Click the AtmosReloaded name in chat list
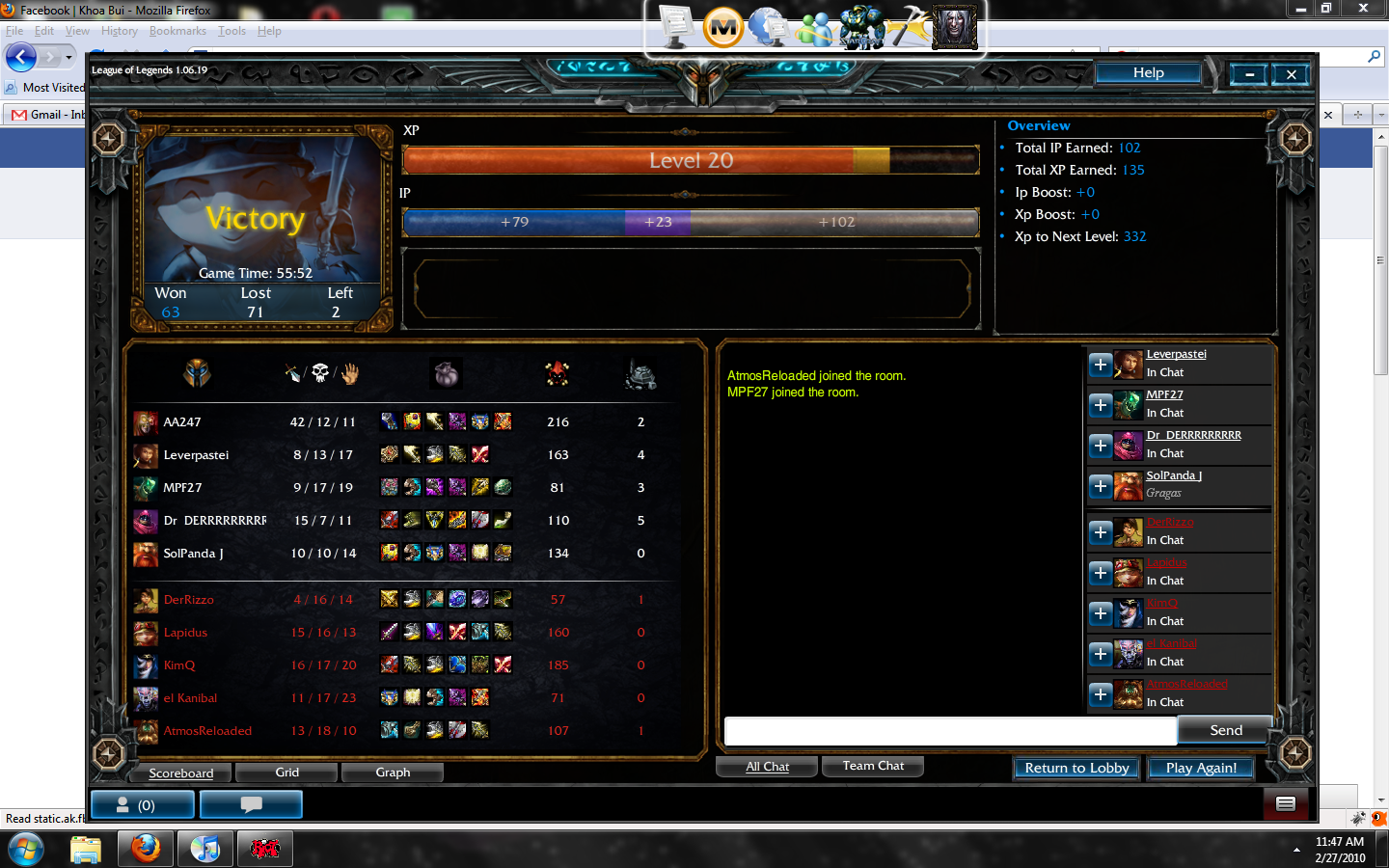 tap(1186, 684)
